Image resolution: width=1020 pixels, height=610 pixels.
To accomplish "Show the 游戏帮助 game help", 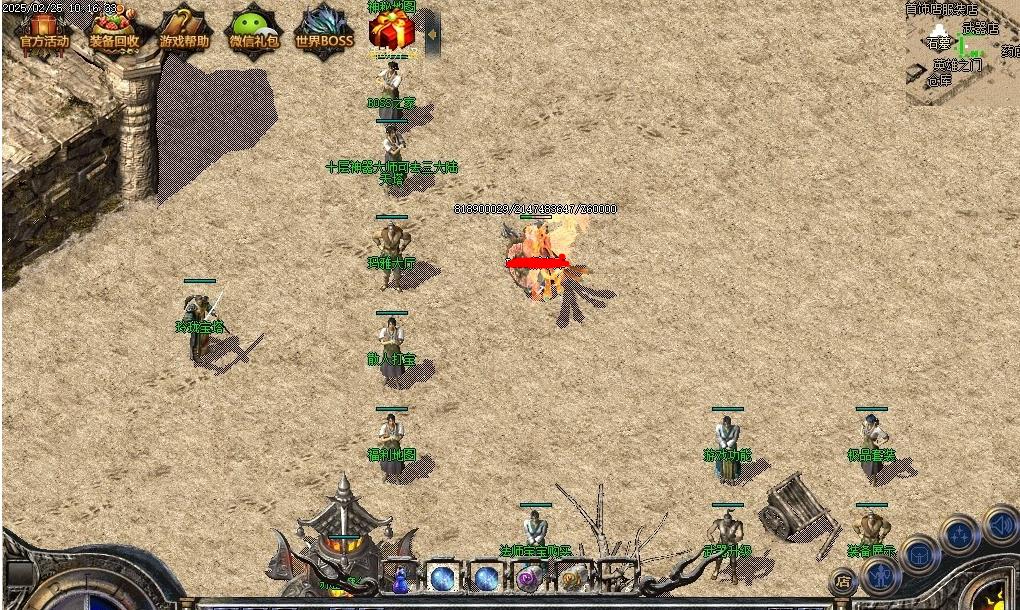I will (x=185, y=31).
